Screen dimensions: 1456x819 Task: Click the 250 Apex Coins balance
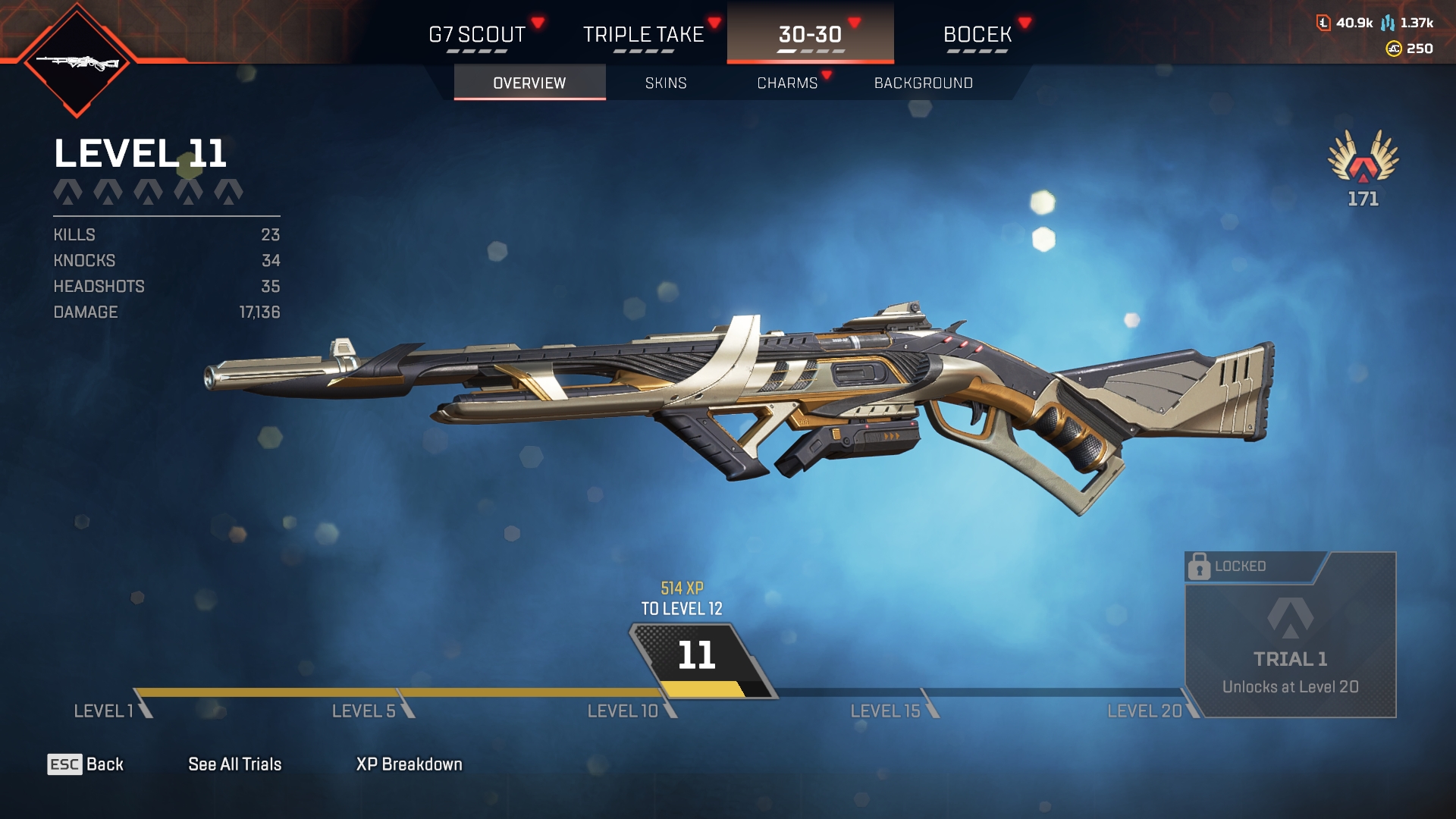[x=1410, y=49]
